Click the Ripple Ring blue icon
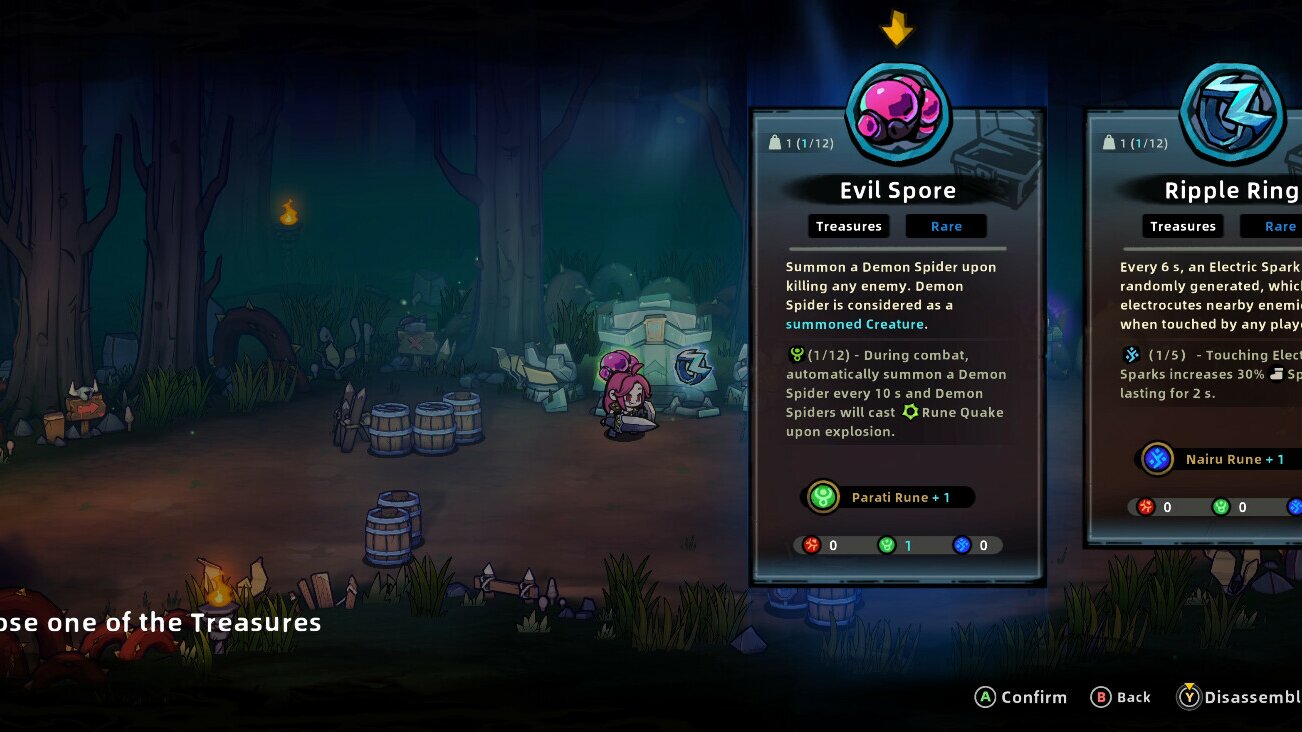This screenshot has height=732, width=1302. [x=1231, y=111]
